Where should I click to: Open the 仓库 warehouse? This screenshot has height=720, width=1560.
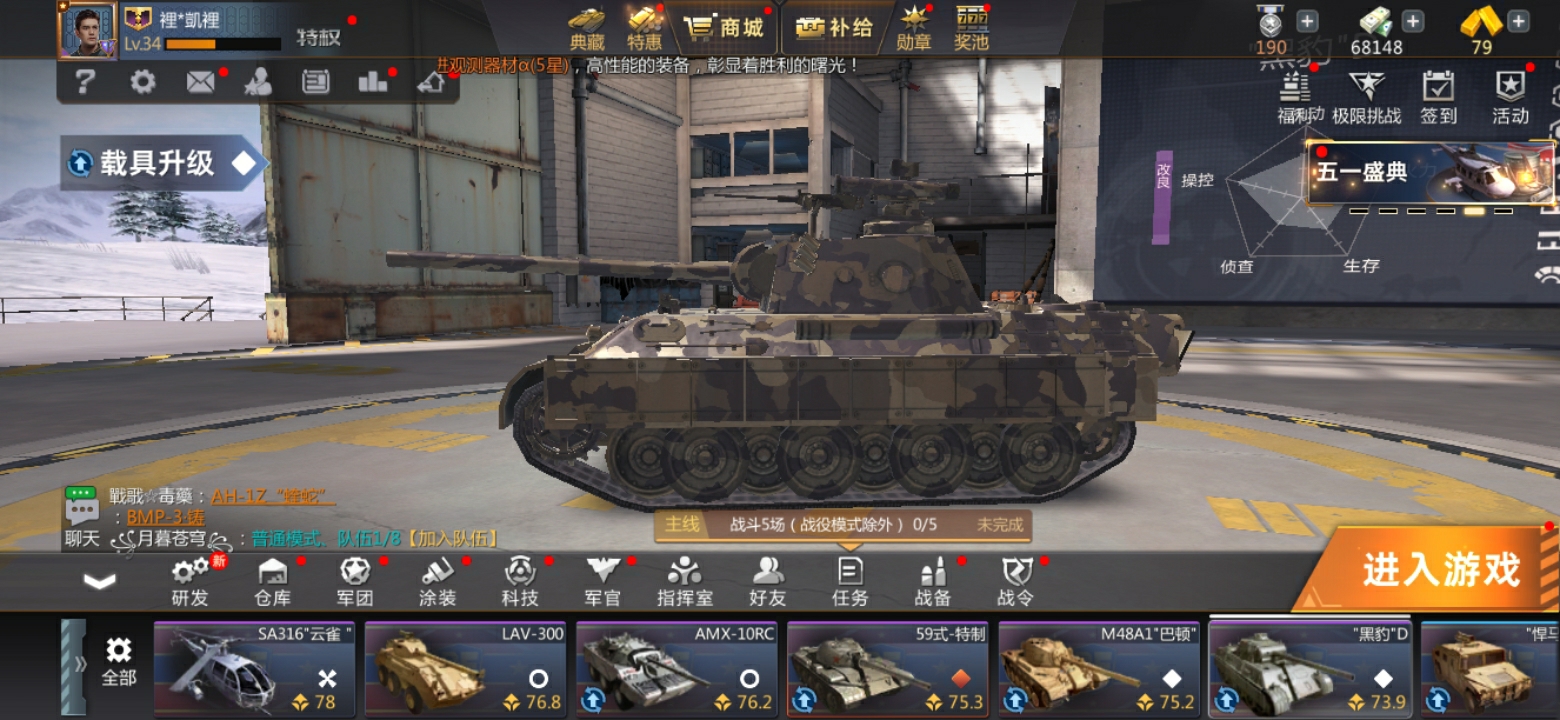(273, 582)
